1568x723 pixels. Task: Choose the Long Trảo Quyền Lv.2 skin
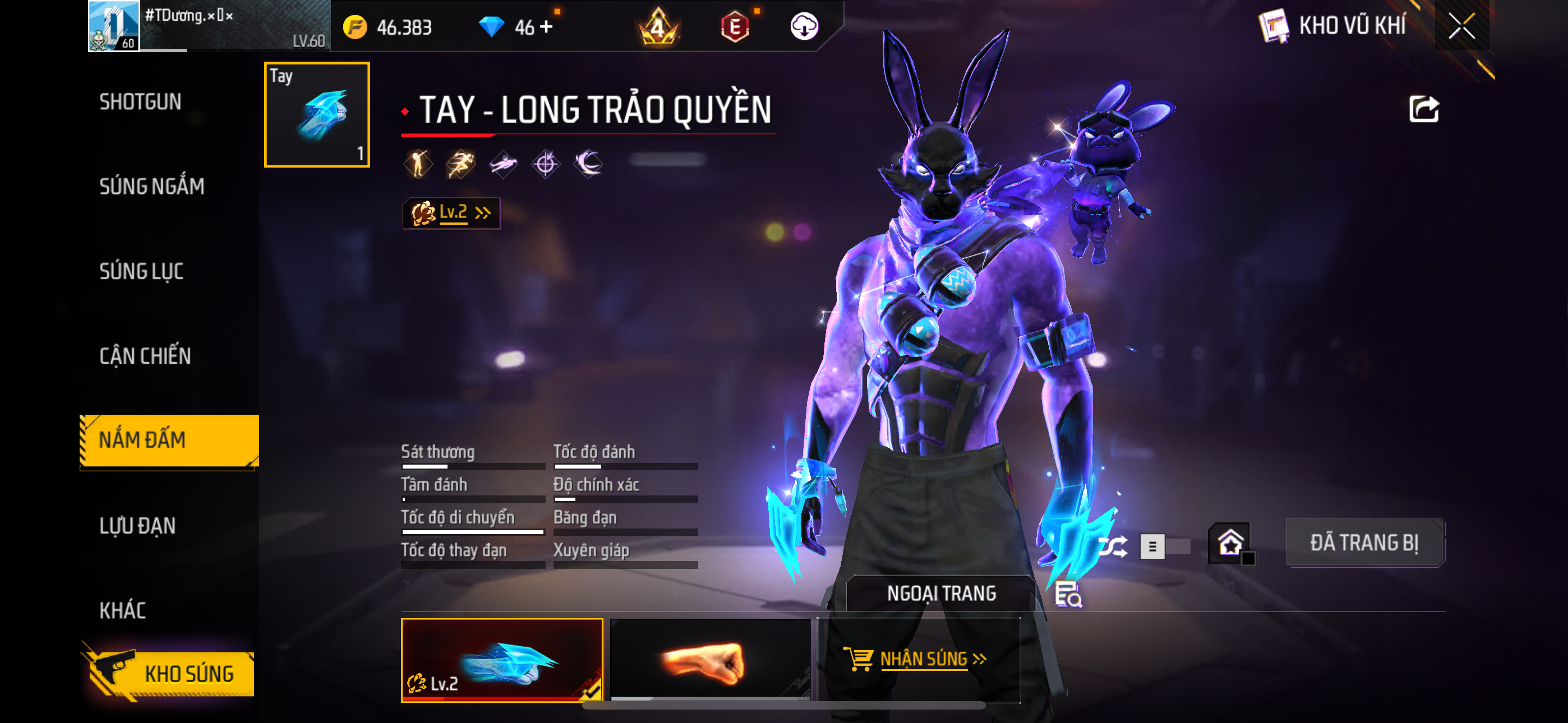[501, 660]
